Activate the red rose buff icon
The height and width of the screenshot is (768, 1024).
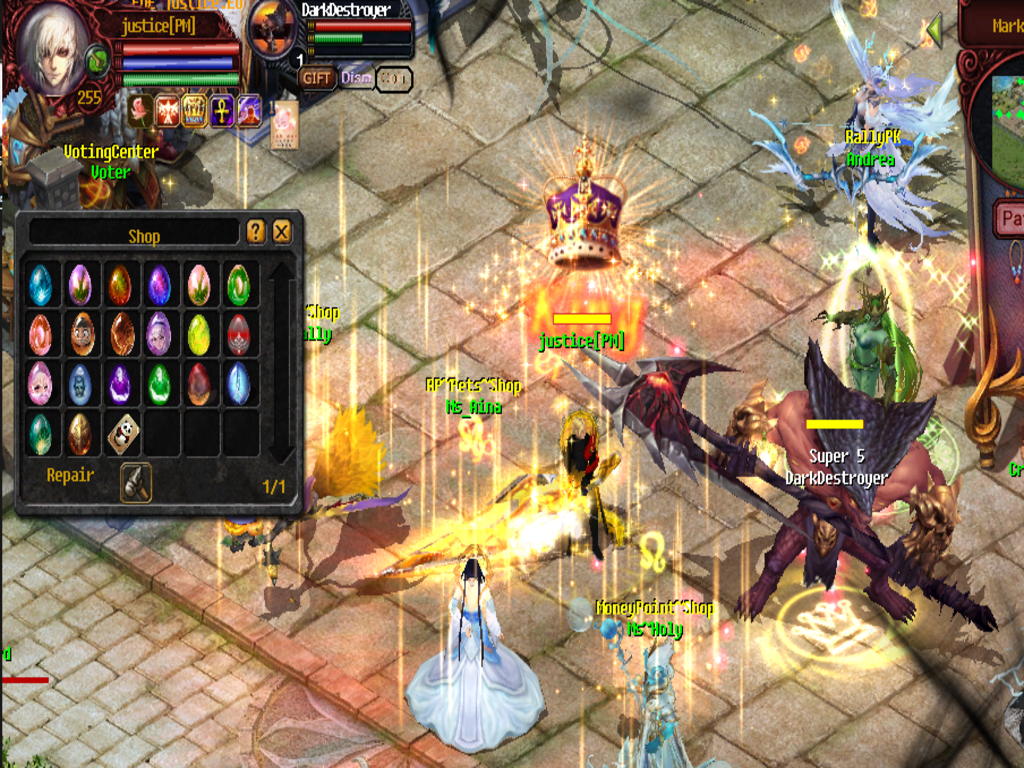(140, 110)
